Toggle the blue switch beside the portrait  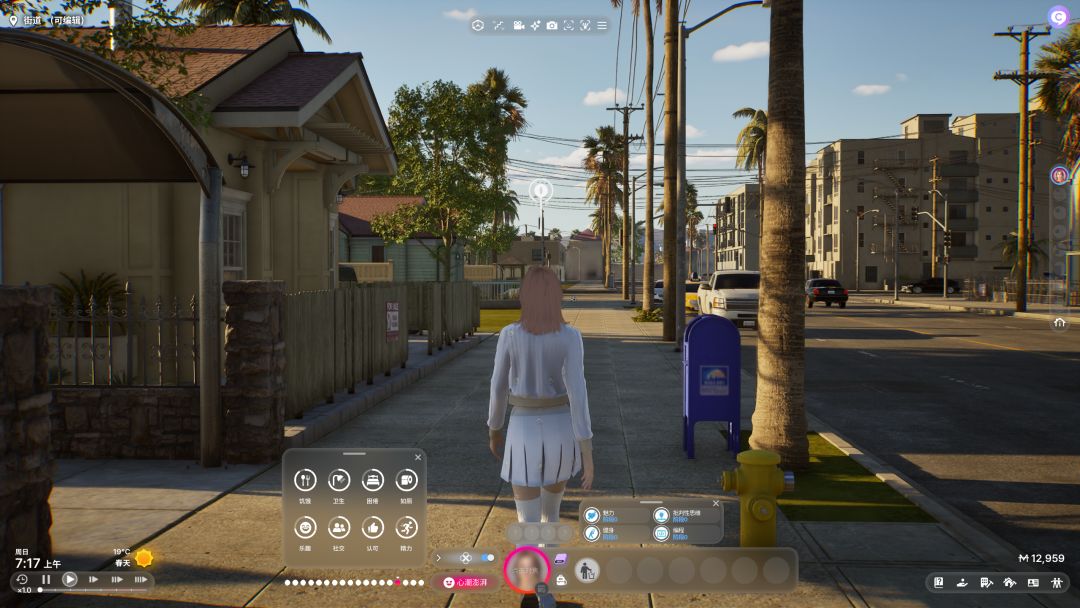pos(488,557)
